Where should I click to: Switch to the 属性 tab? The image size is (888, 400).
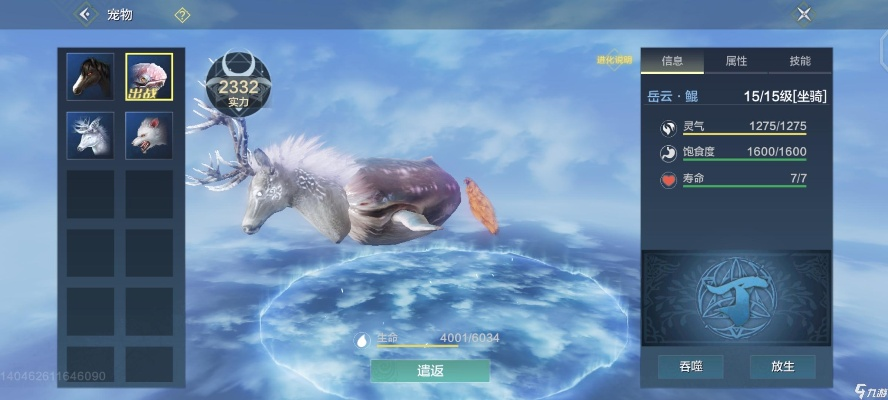point(736,61)
